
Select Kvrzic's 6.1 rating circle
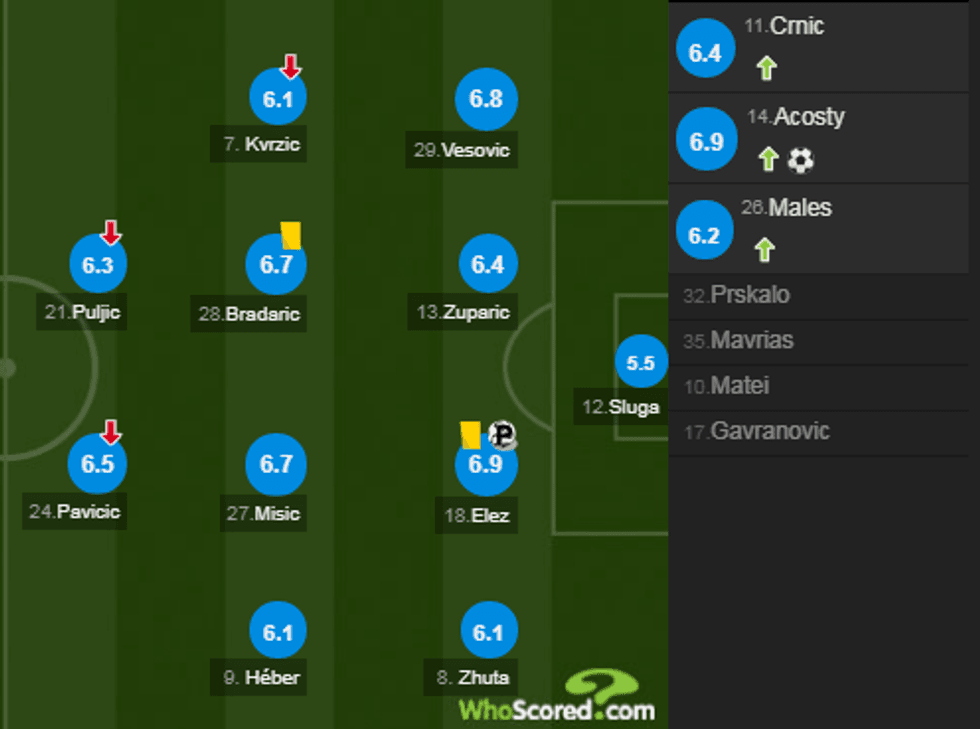coord(277,98)
